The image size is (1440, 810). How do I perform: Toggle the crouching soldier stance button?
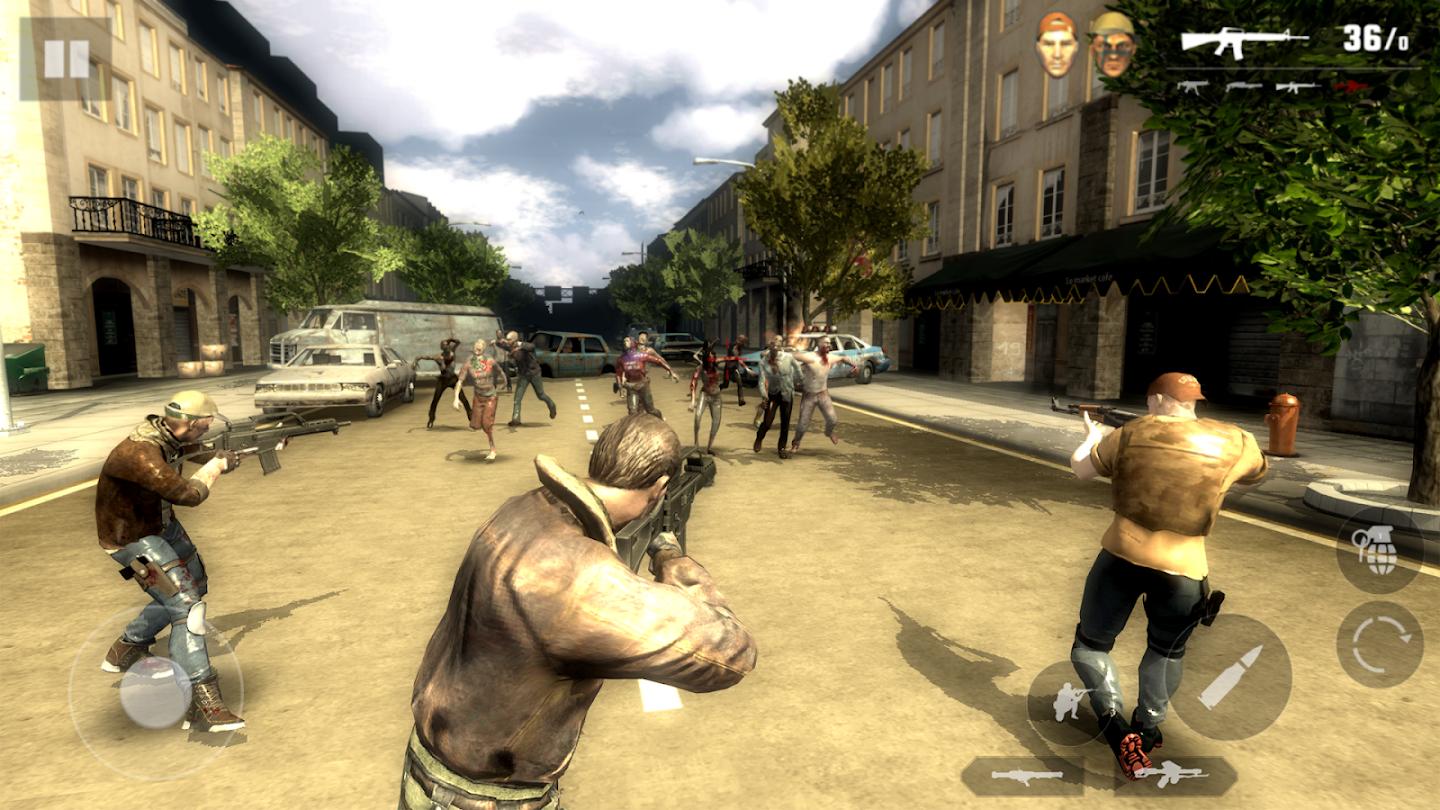[x=1069, y=702]
